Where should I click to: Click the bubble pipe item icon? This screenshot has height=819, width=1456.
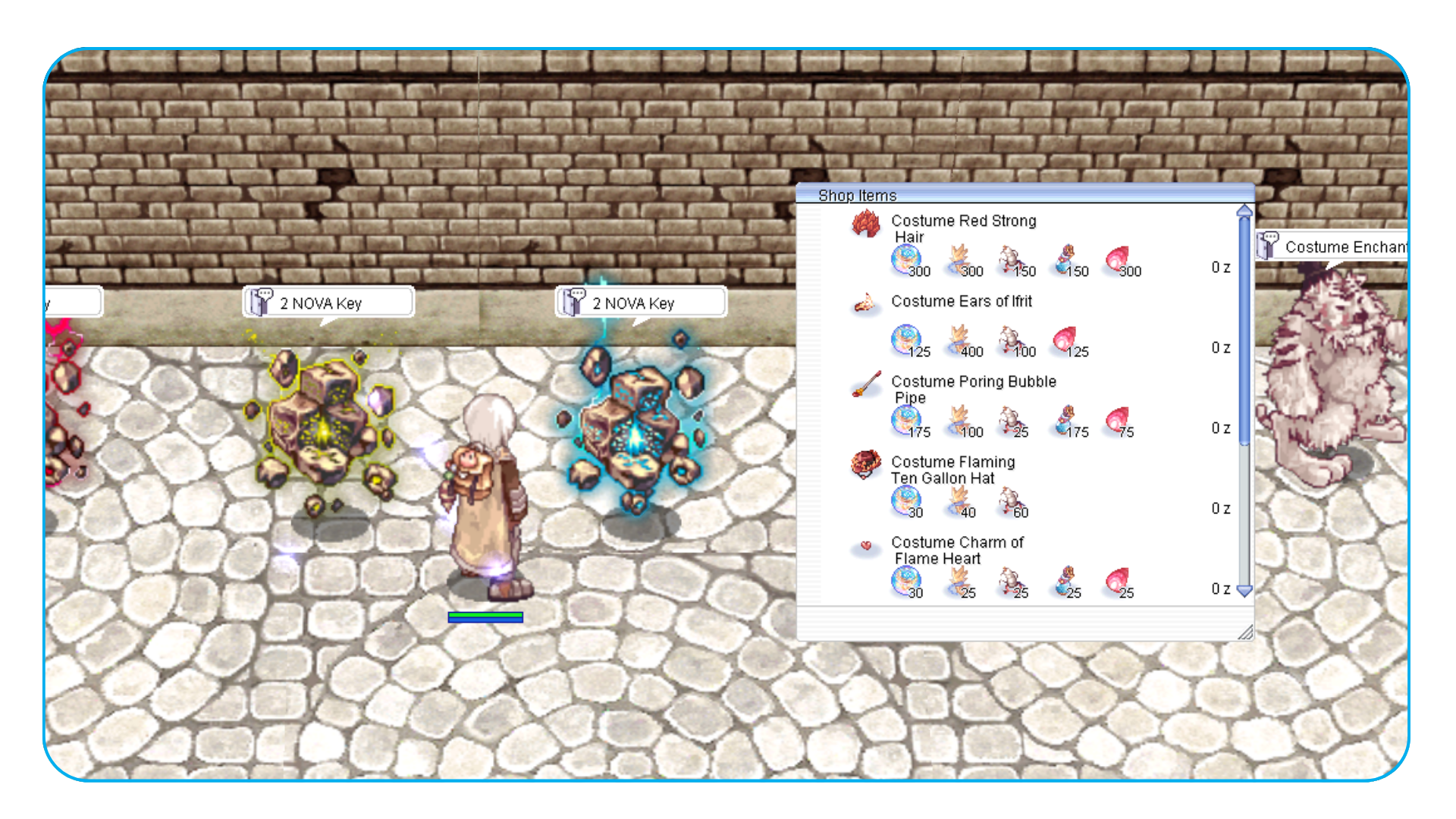865,384
